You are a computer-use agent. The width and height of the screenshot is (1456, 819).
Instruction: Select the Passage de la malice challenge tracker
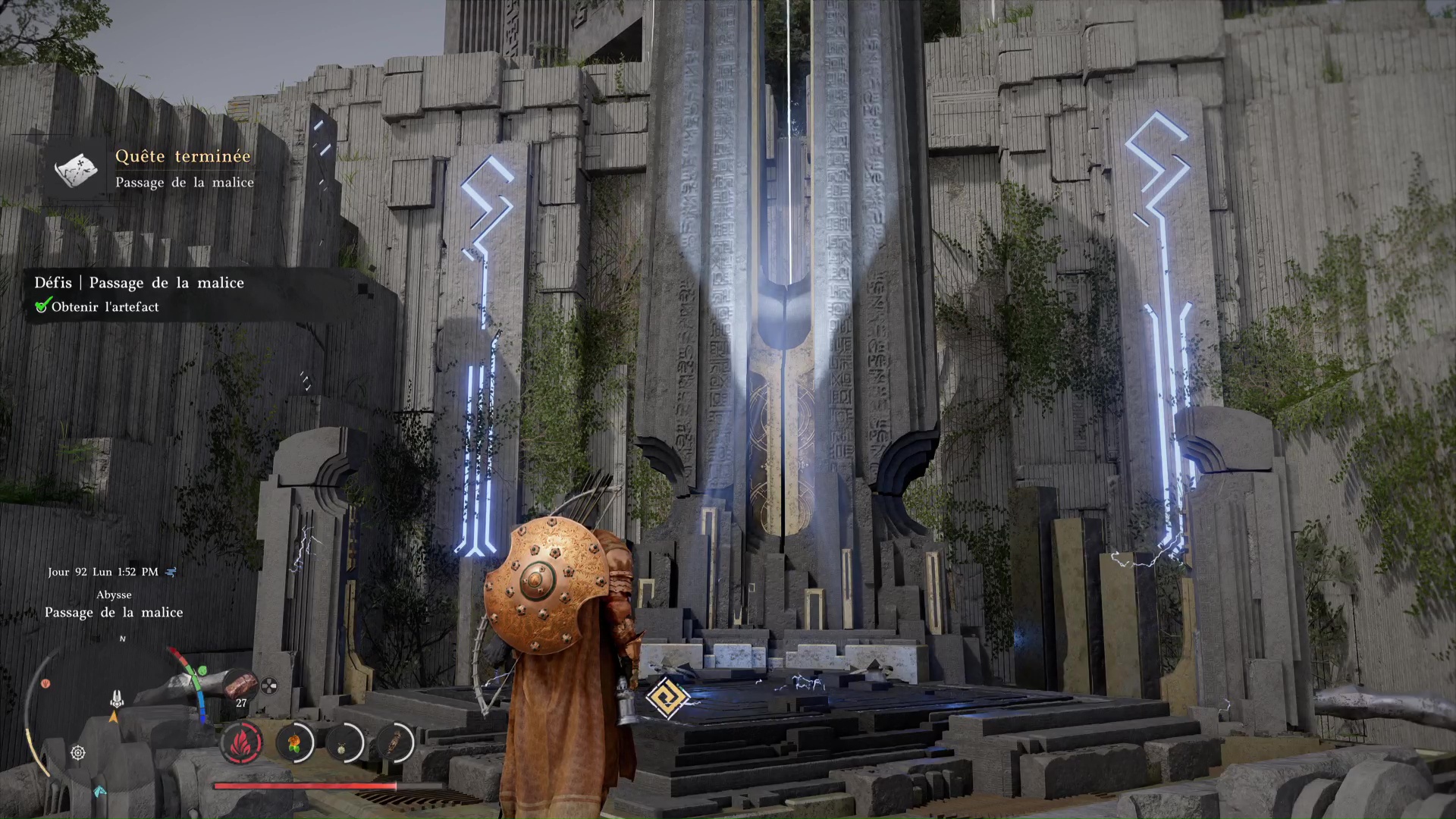point(139,283)
